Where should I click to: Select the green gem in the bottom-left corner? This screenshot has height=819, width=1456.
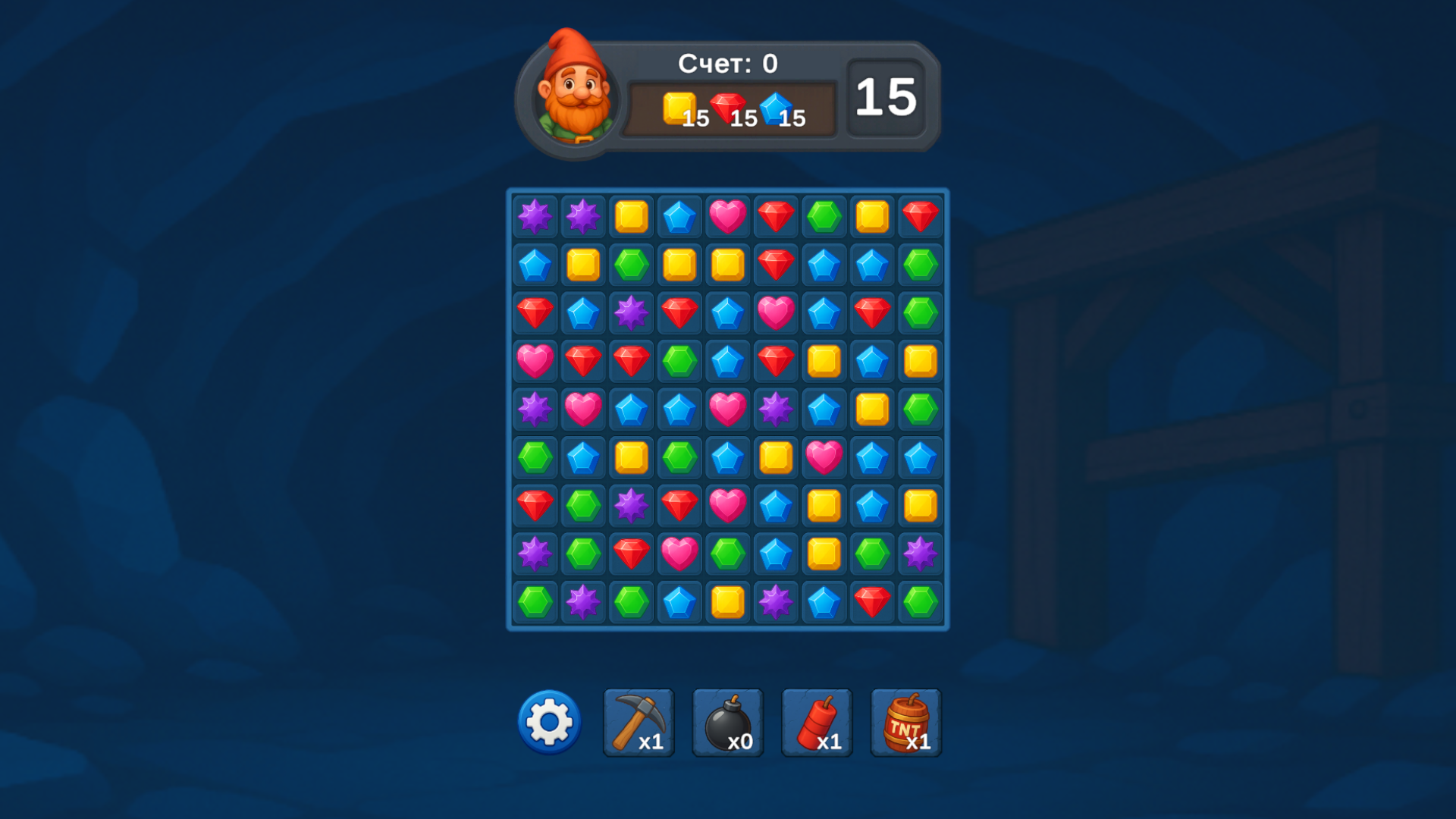[534, 603]
